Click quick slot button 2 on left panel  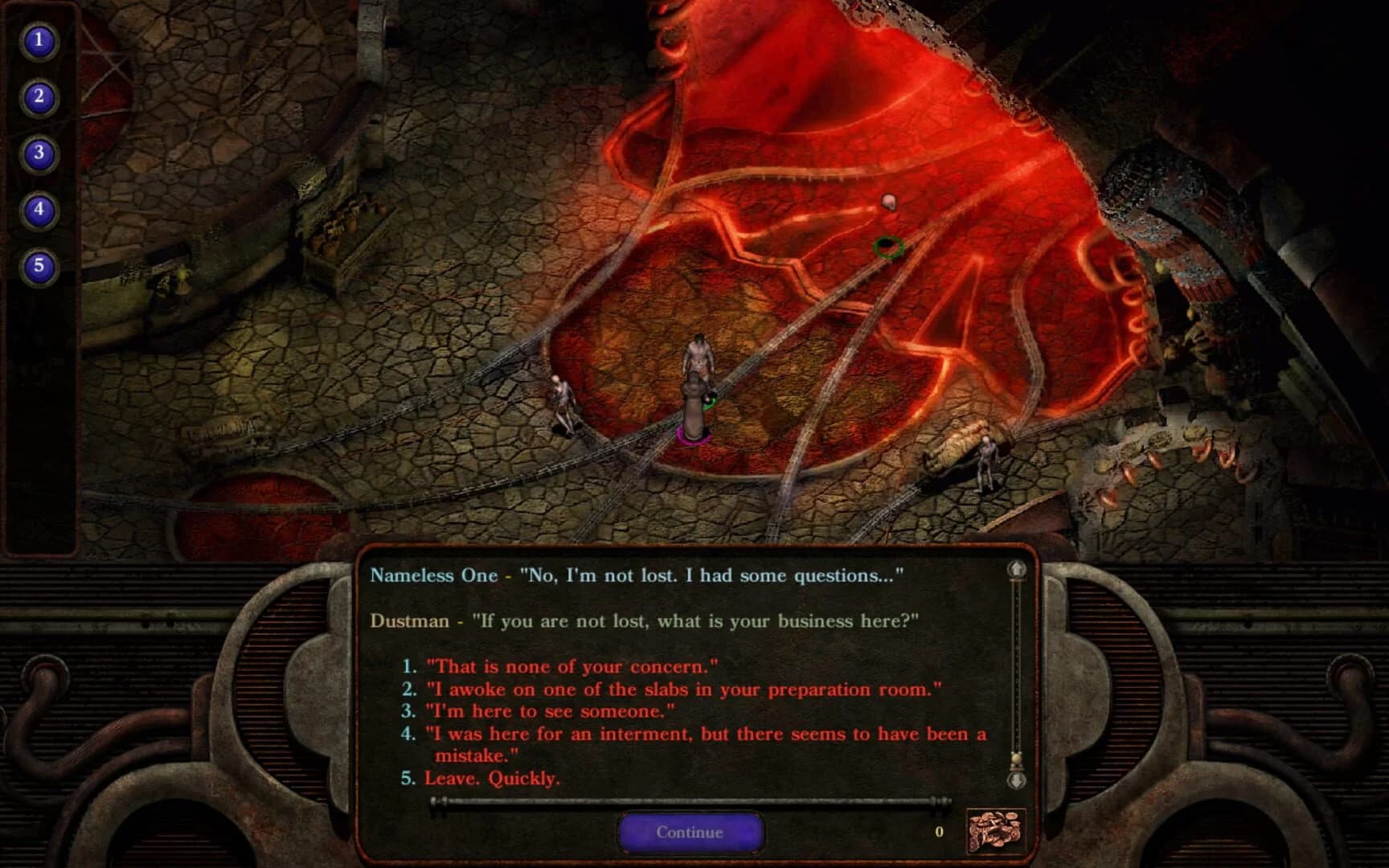point(38,95)
